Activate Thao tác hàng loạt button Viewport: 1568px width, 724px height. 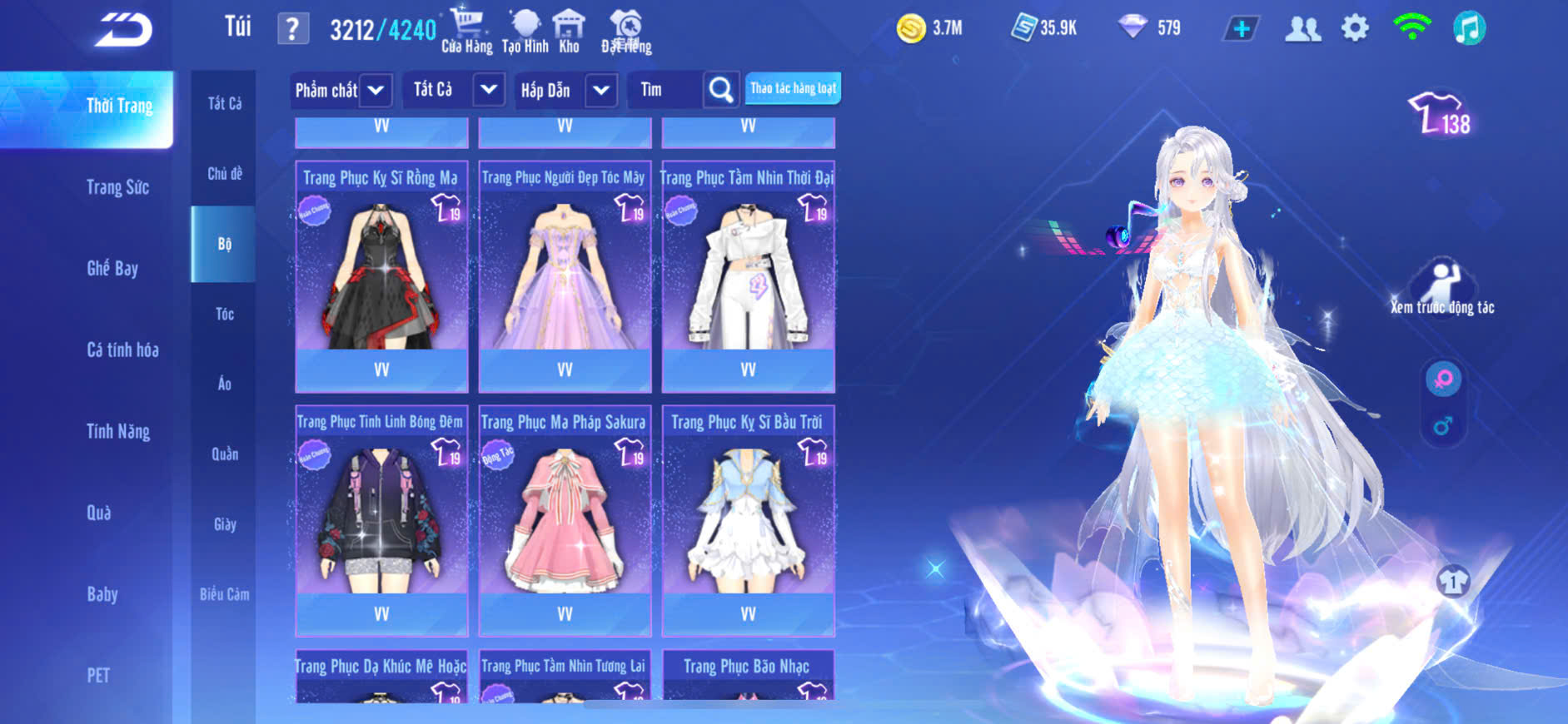tap(793, 88)
